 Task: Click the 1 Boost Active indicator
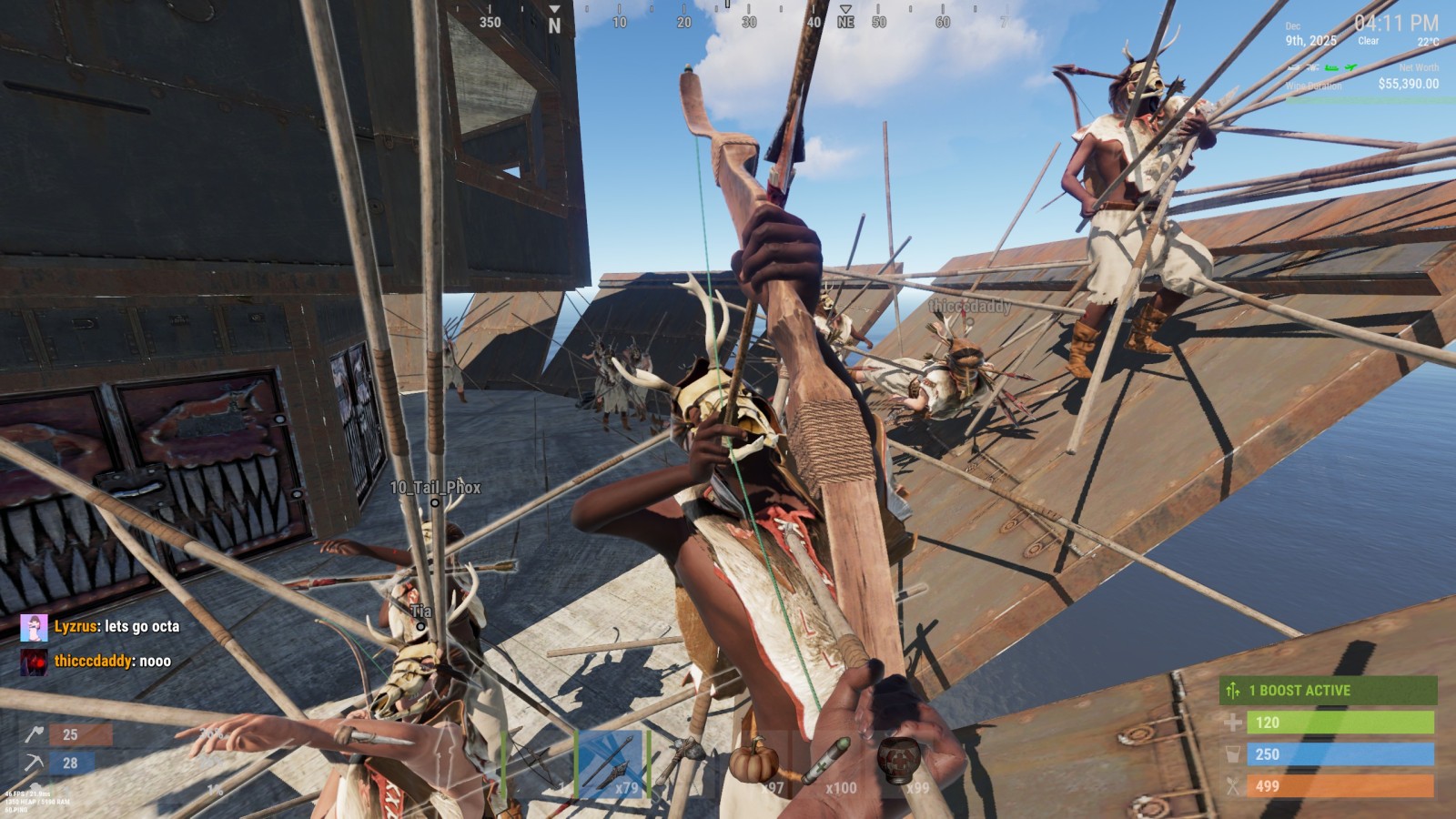(1328, 691)
